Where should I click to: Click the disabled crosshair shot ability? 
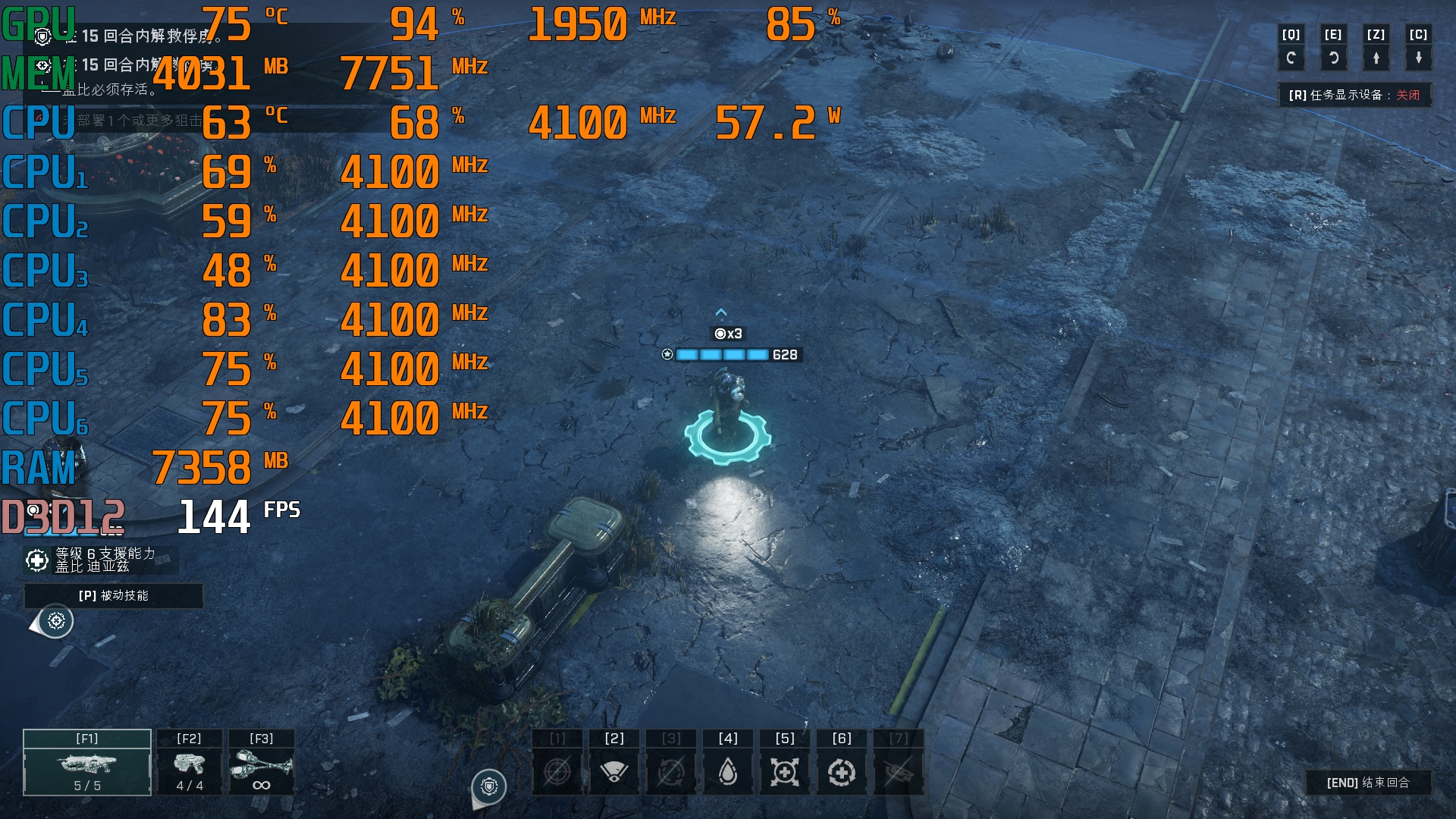click(x=557, y=772)
